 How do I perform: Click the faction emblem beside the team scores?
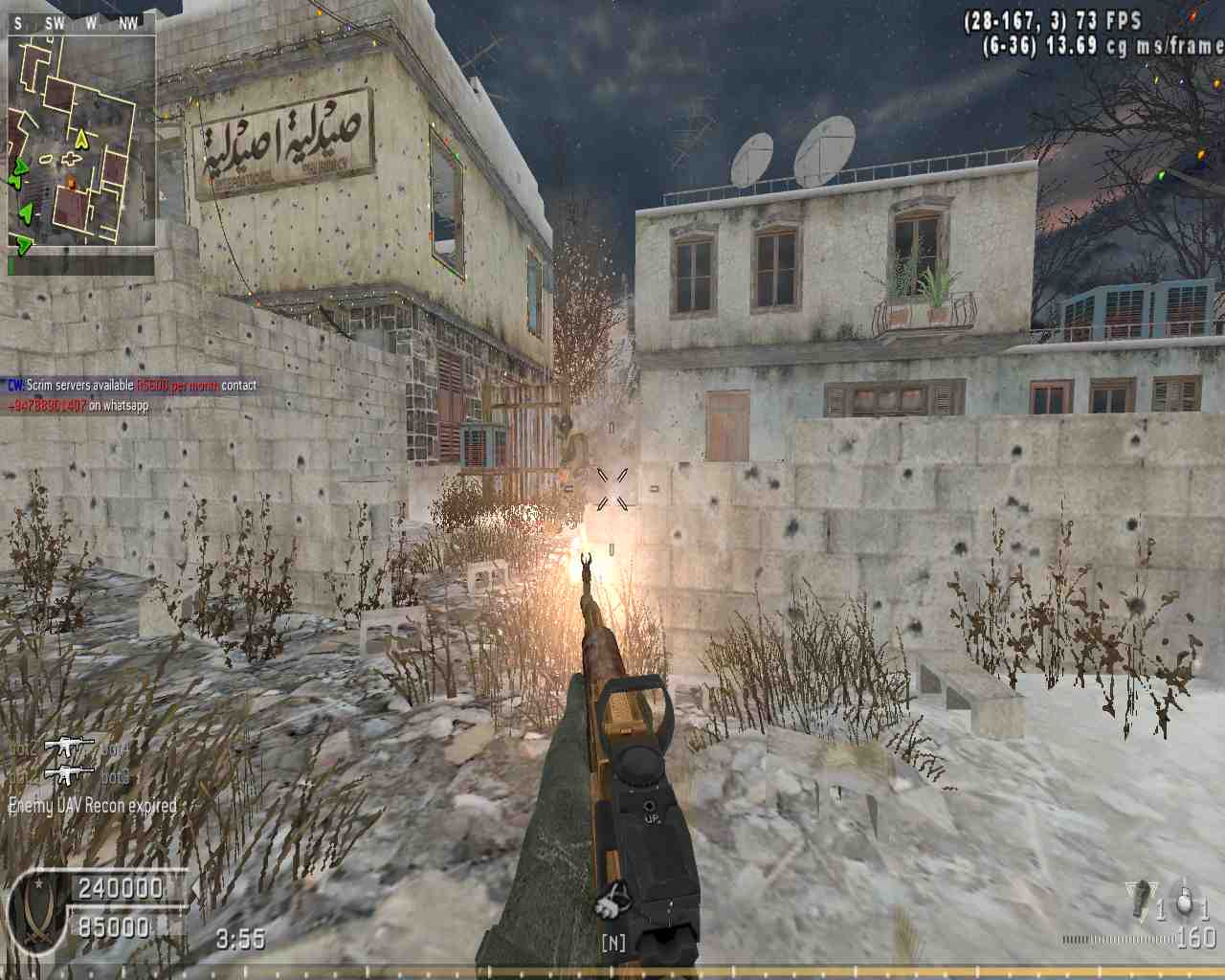[x=38, y=909]
